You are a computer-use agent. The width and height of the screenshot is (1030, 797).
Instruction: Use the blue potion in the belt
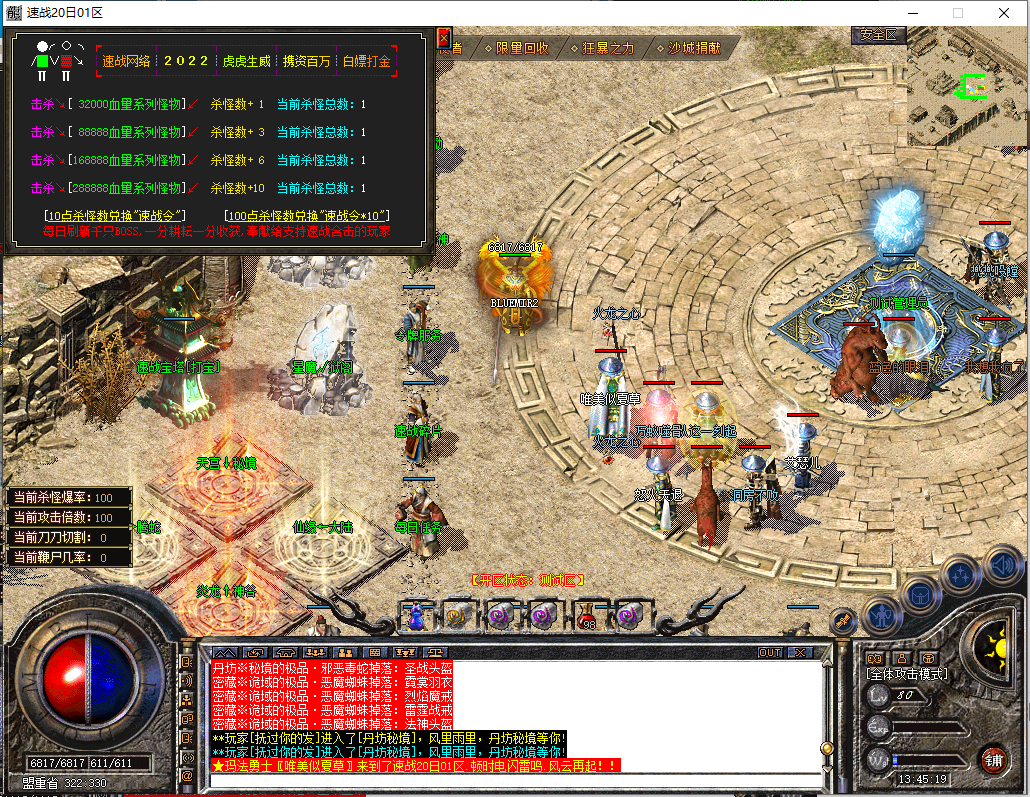[x=412, y=615]
